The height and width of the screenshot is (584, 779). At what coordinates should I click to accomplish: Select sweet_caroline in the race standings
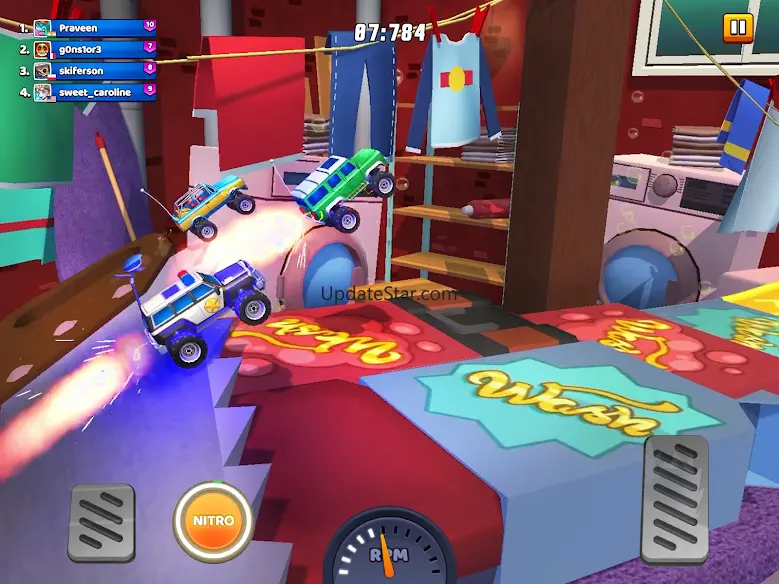[x=95, y=92]
